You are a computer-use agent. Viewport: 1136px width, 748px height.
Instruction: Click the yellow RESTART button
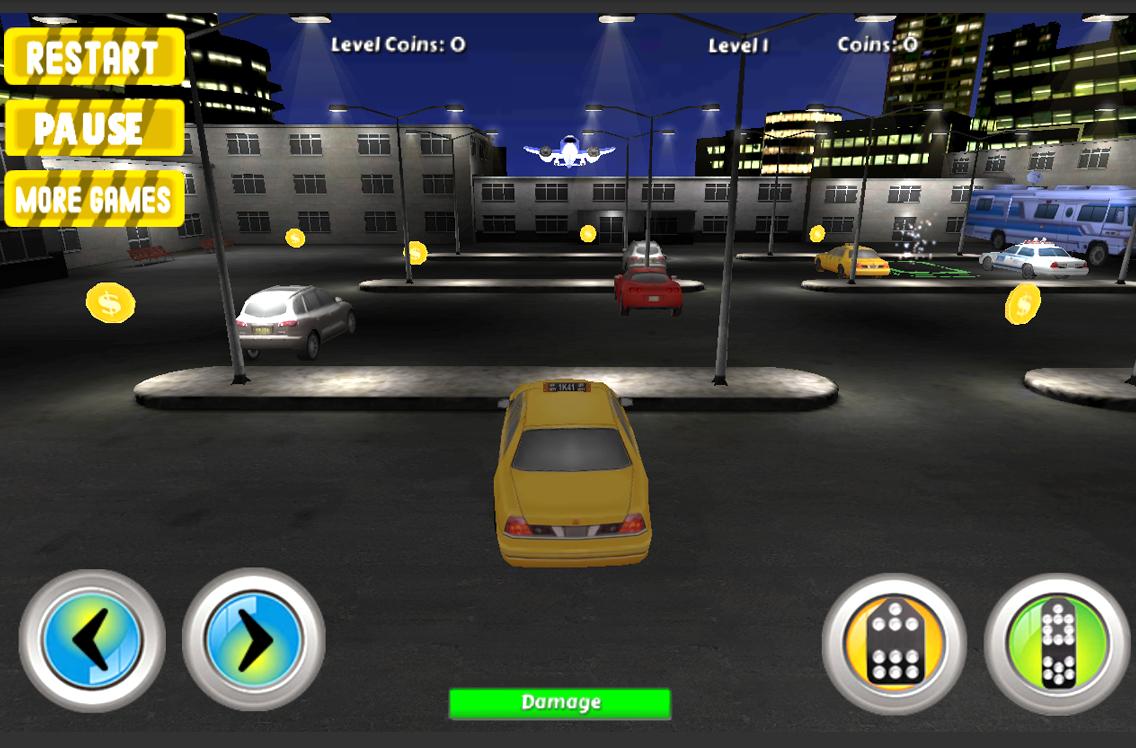[x=94, y=57]
